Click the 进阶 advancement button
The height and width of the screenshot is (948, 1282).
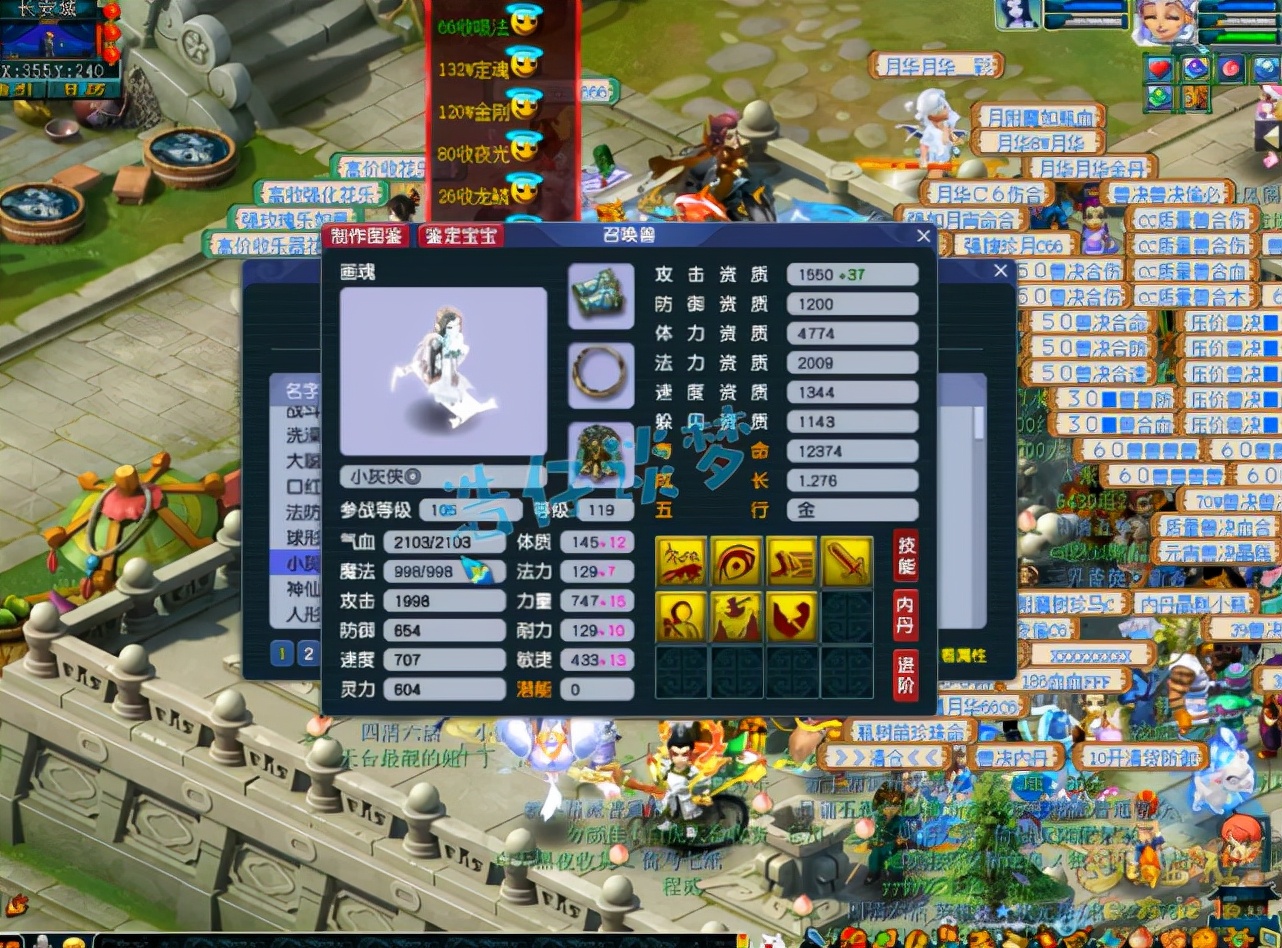905,674
